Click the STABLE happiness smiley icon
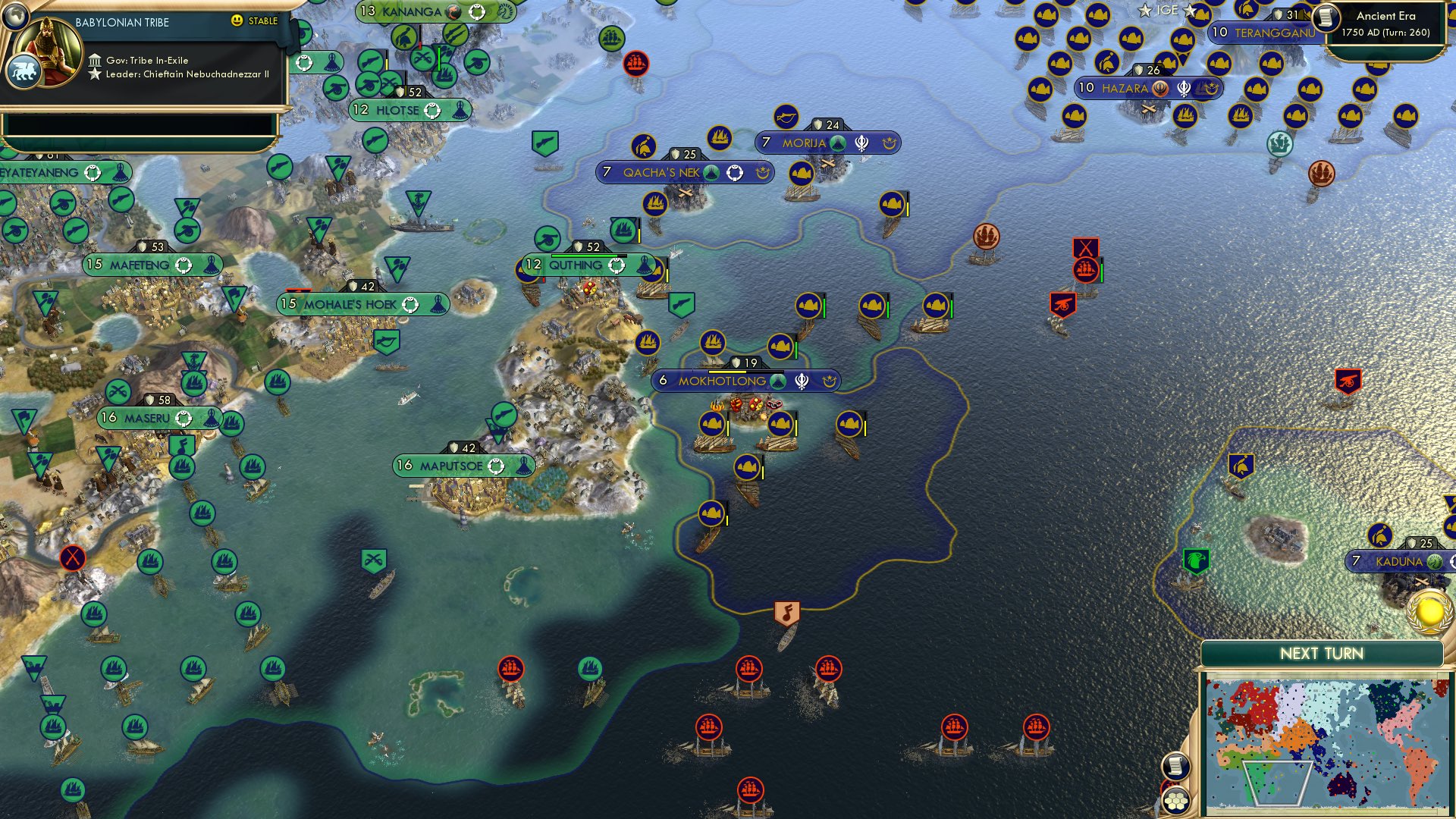 238,21
